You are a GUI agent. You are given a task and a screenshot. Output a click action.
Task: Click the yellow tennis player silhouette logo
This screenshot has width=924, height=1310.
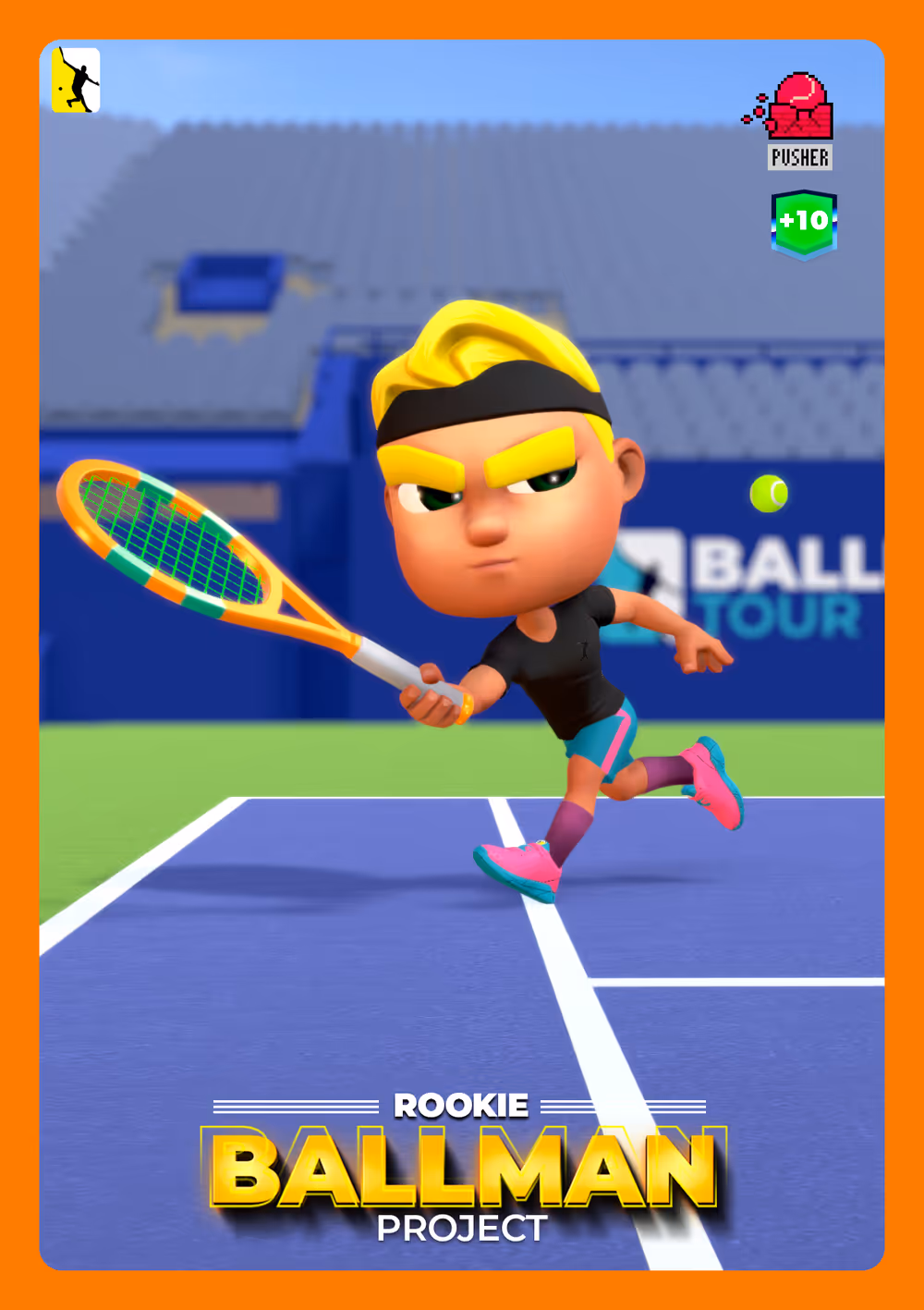76,80
